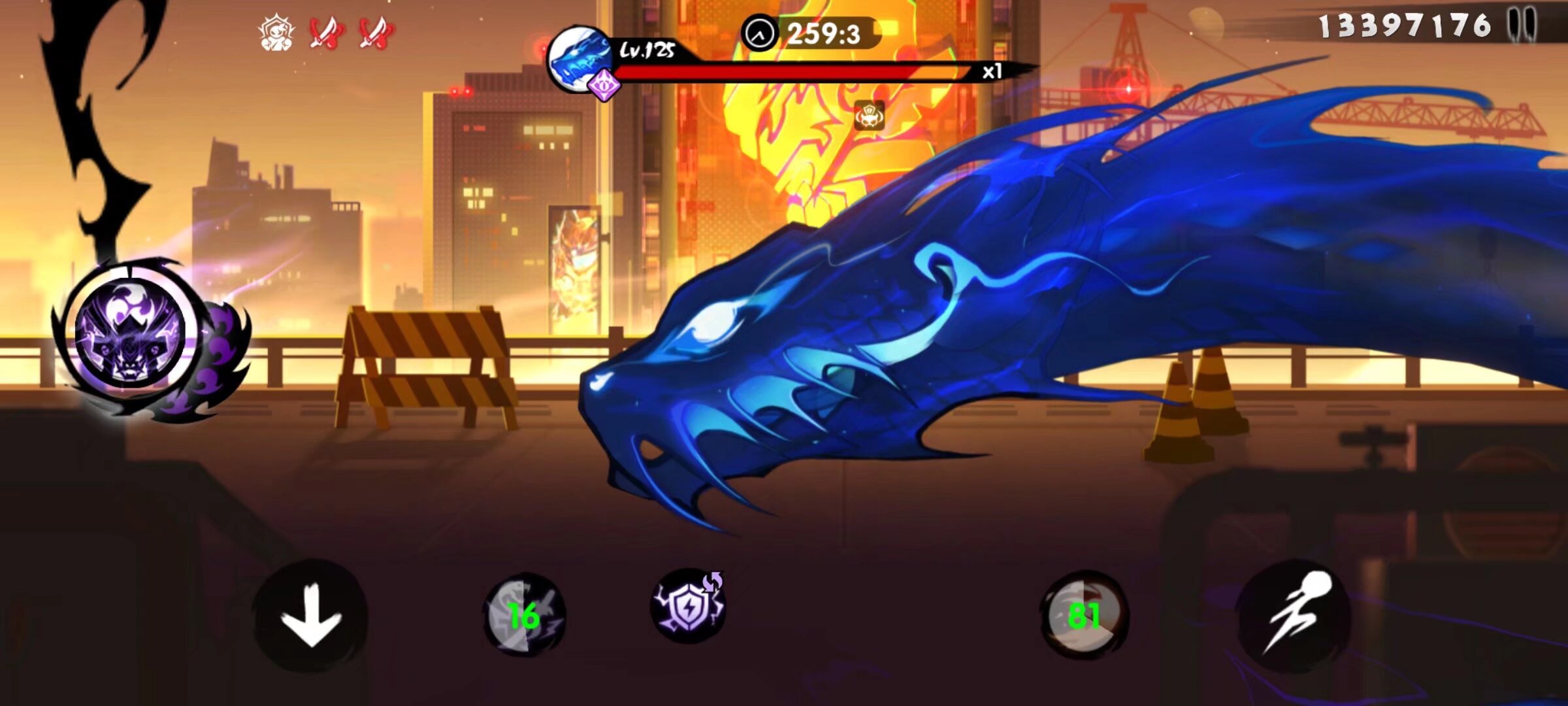
Task: Activate the lightning shield skill
Action: click(688, 607)
